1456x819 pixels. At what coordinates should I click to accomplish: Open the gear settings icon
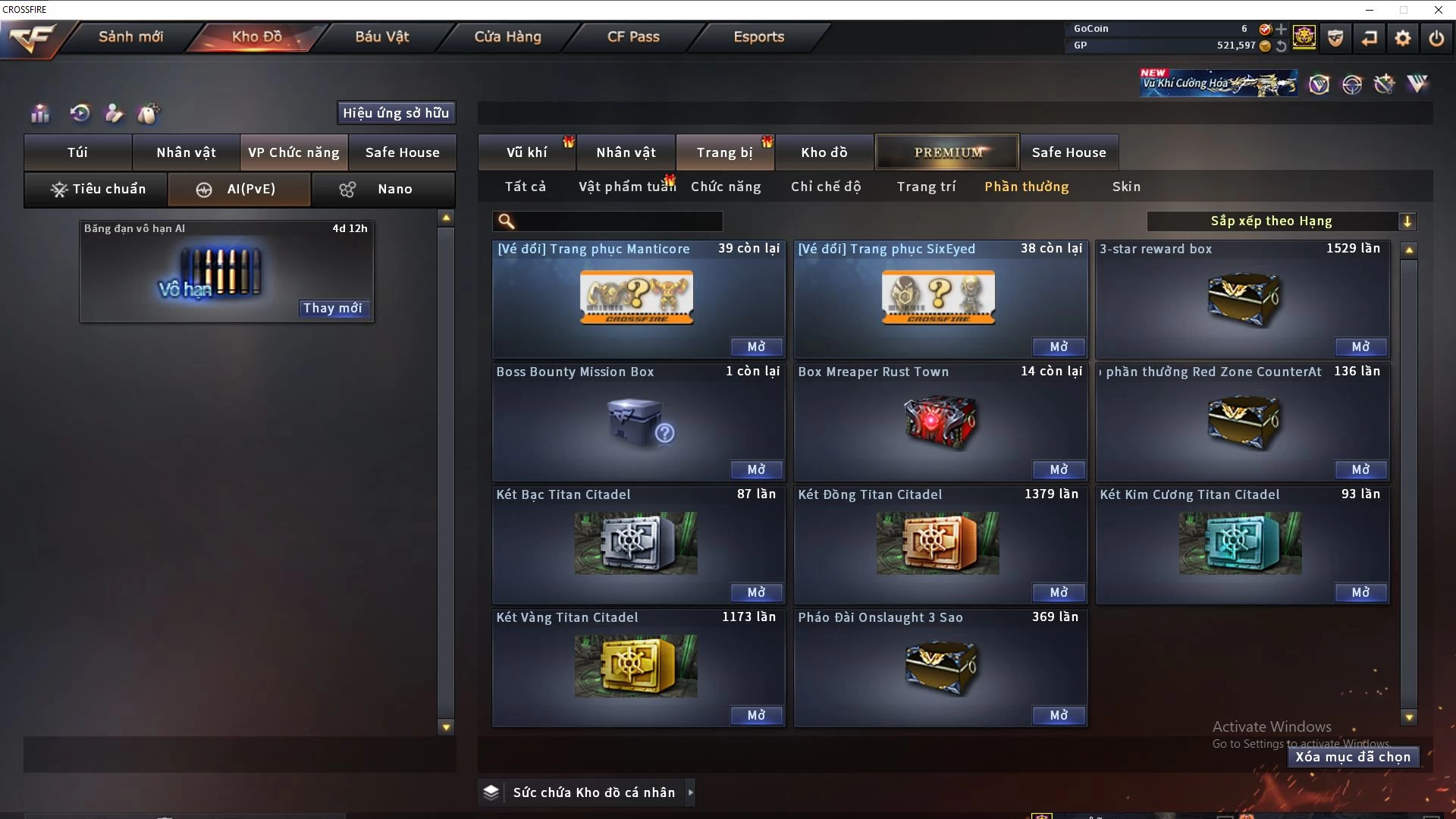(x=1403, y=38)
